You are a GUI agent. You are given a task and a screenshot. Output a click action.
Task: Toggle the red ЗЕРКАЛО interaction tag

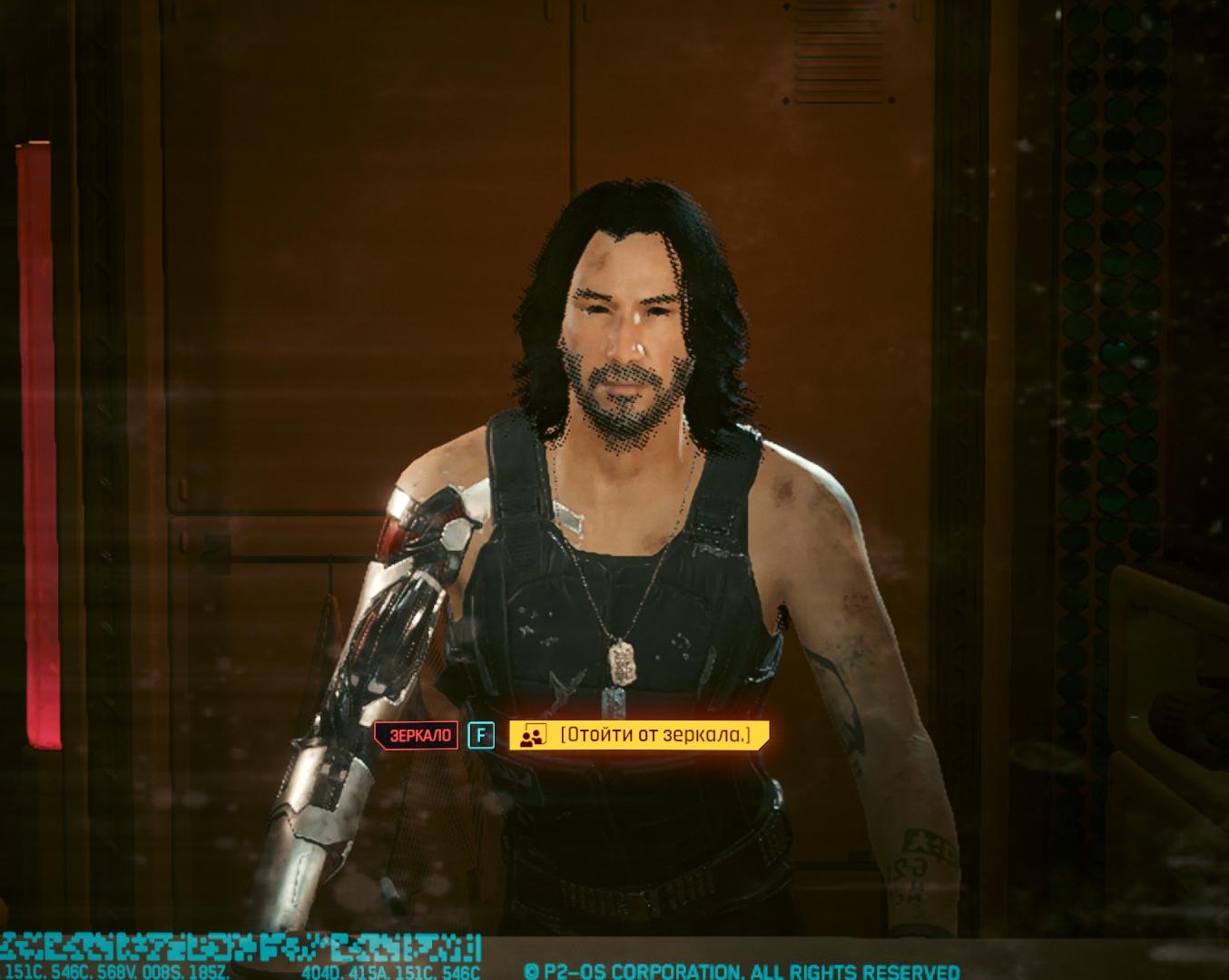(x=418, y=736)
